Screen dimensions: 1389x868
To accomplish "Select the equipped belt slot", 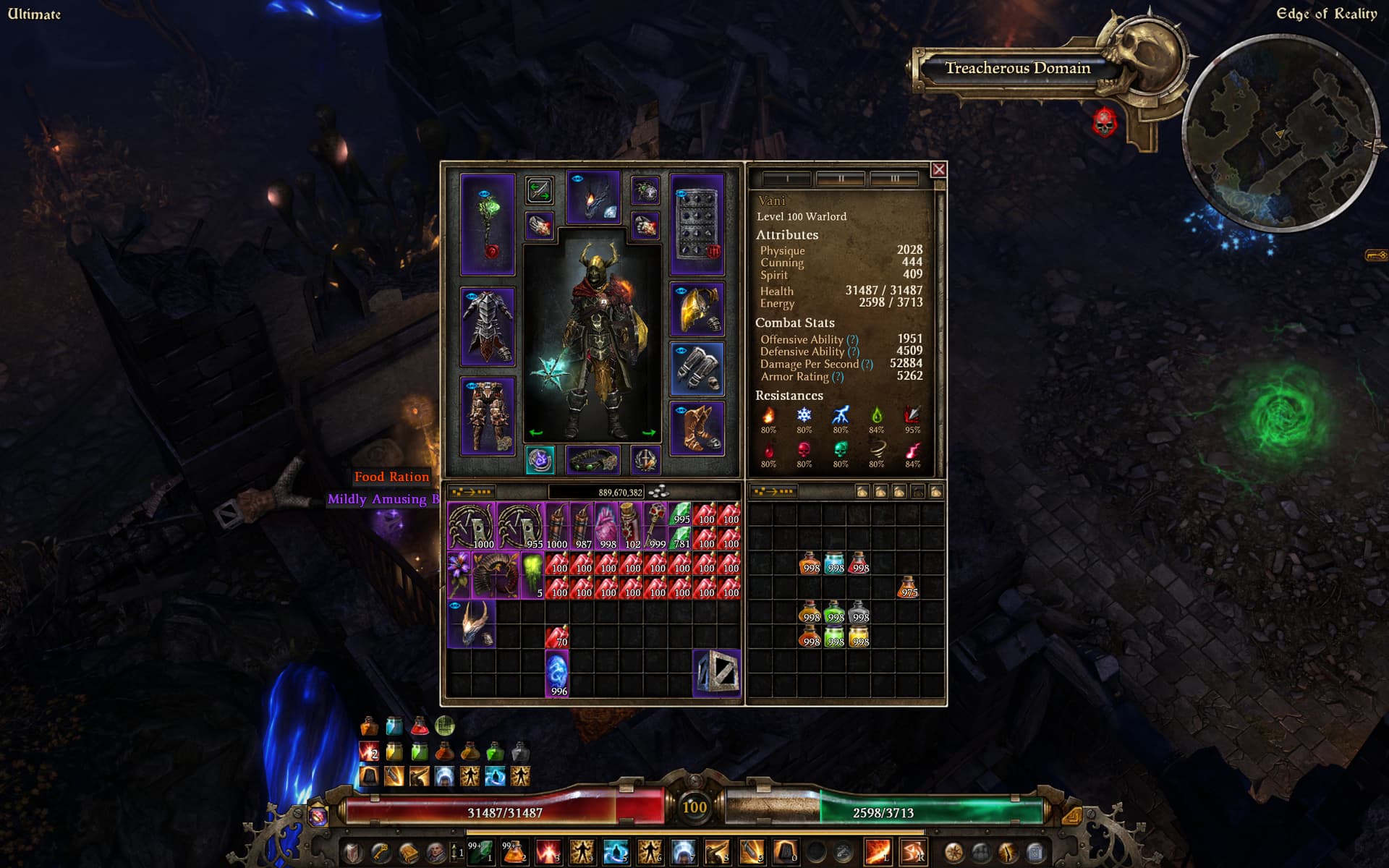I will tap(592, 459).
